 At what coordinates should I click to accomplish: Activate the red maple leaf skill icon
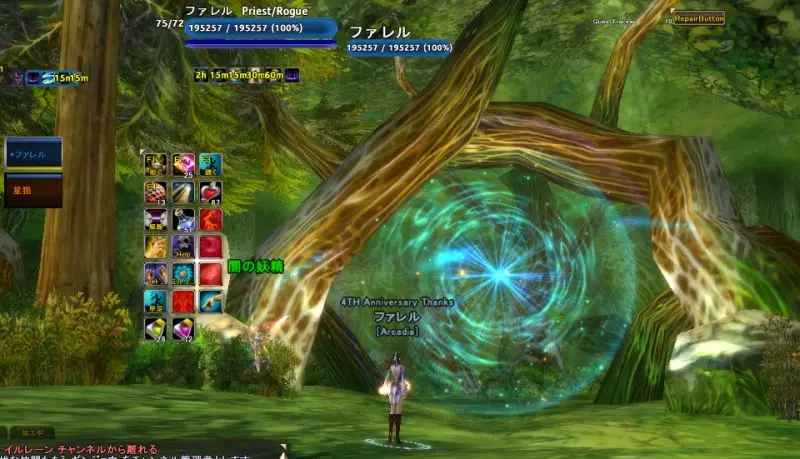point(184,300)
